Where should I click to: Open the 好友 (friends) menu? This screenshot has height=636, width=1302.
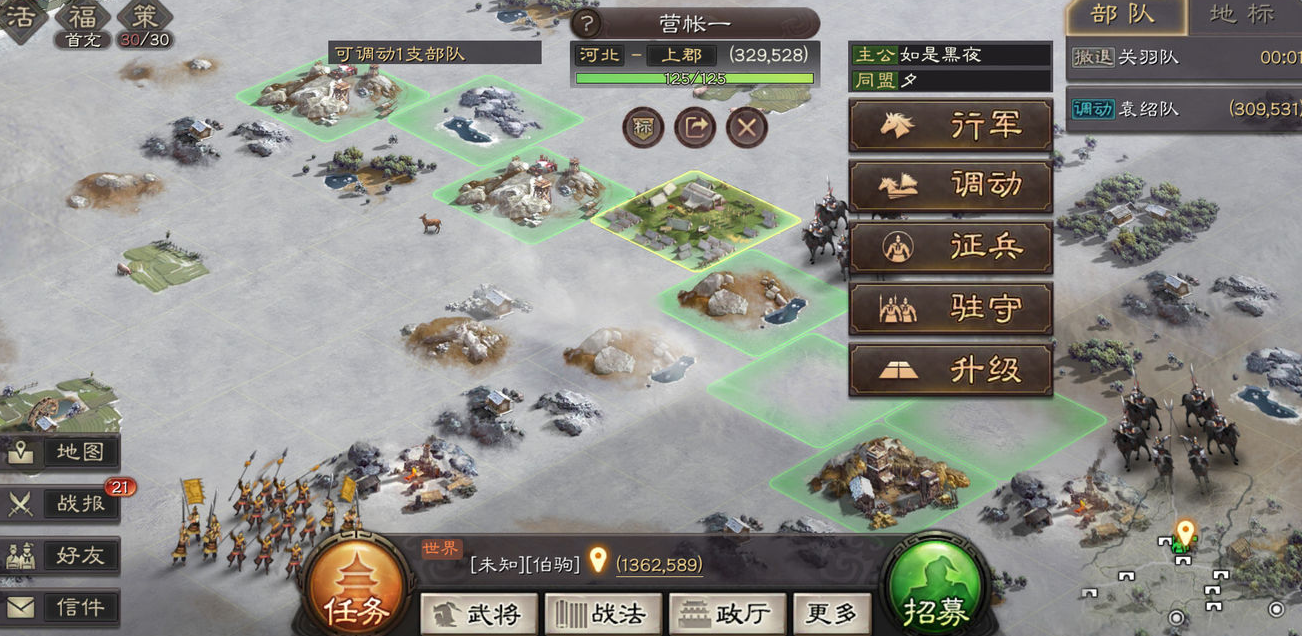[x=61, y=556]
